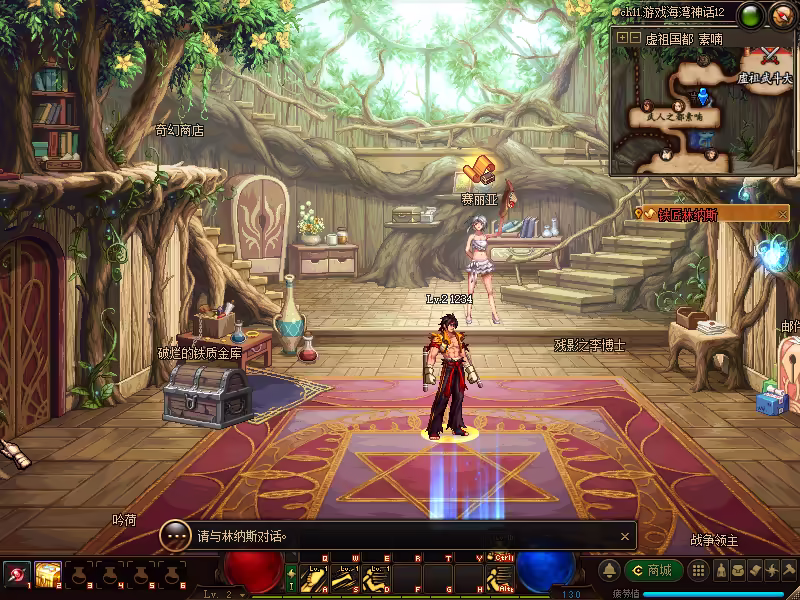
Task: Zoom out the minimap with the minus button
Action: 635,38
